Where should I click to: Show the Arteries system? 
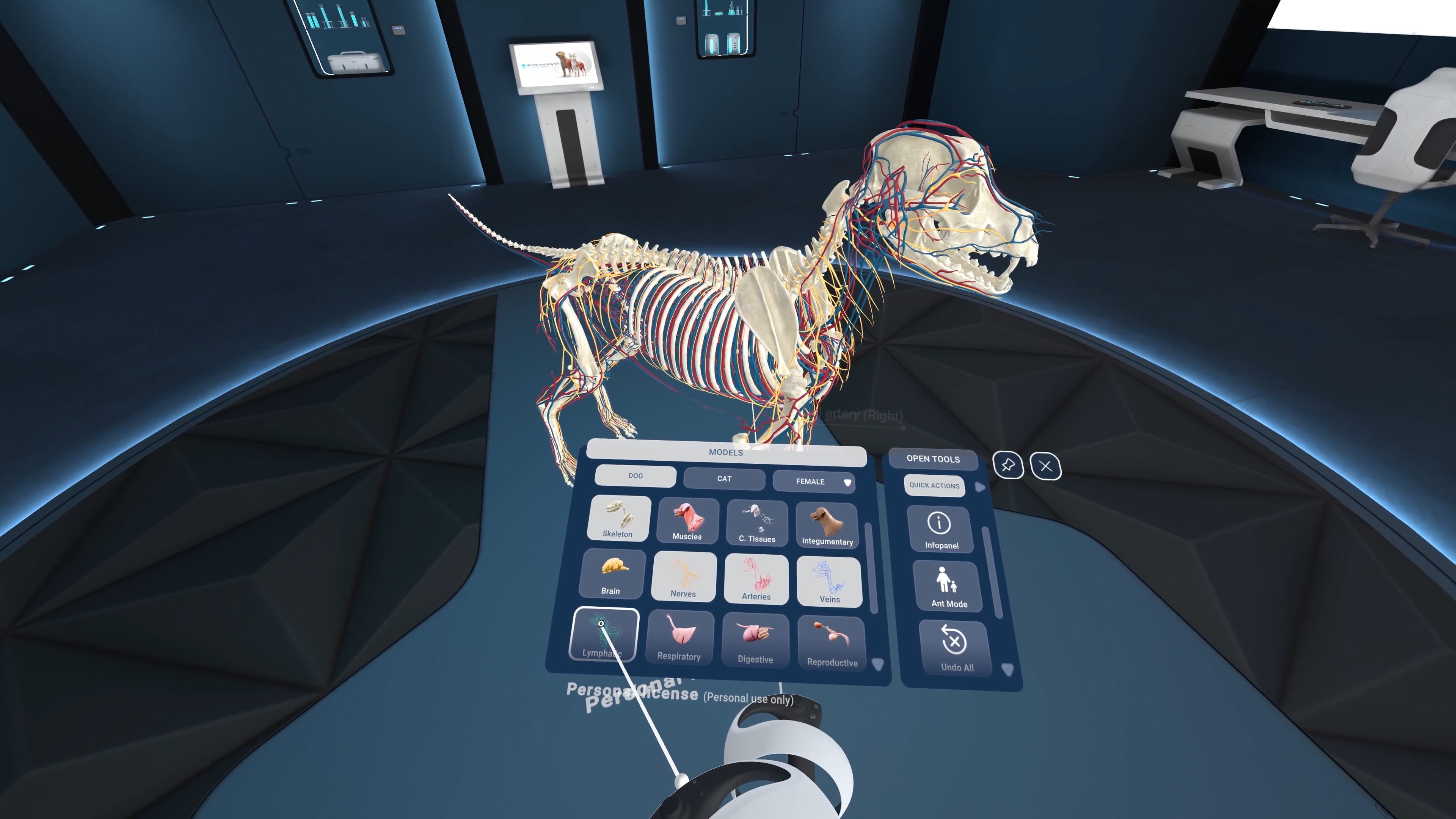tap(756, 577)
